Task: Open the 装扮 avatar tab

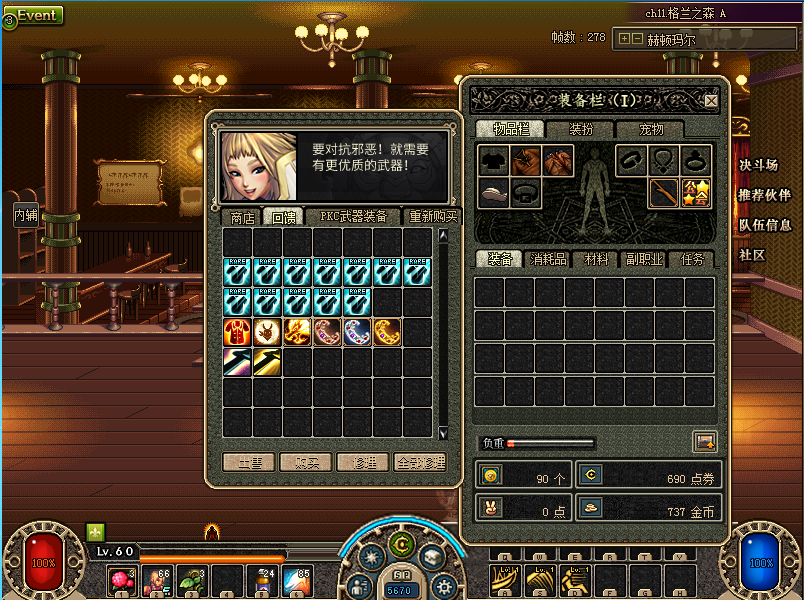Action: [x=581, y=130]
